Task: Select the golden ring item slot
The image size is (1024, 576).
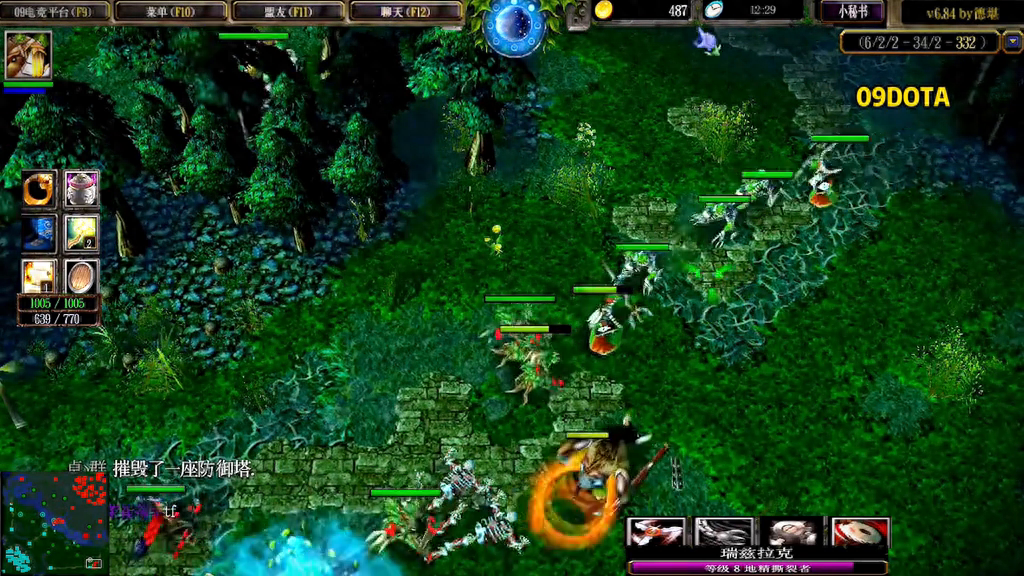Action: tap(39, 188)
